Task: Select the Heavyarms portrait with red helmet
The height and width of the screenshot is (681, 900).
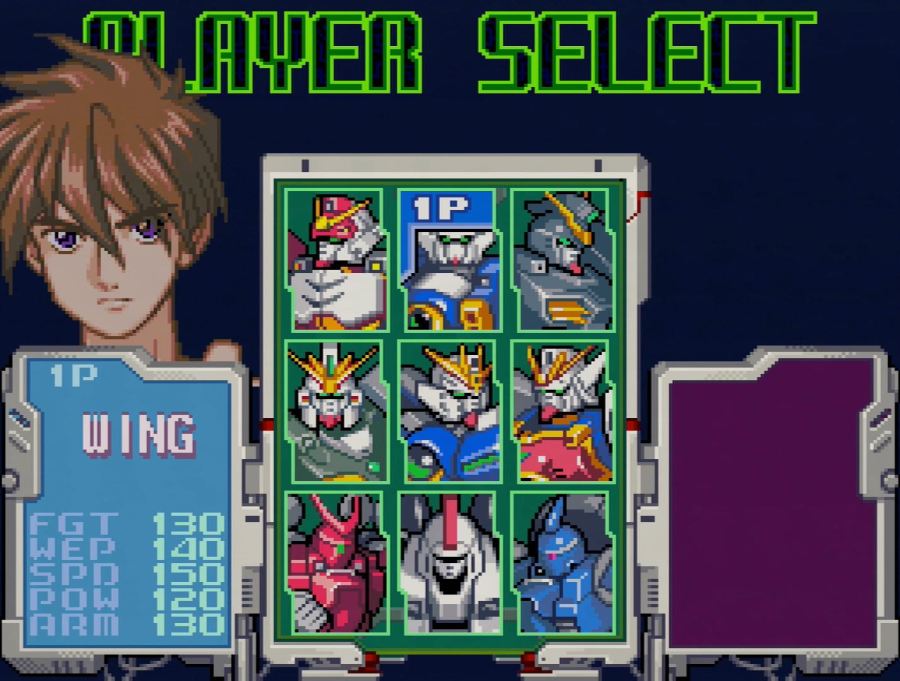Action: point(334,260)
